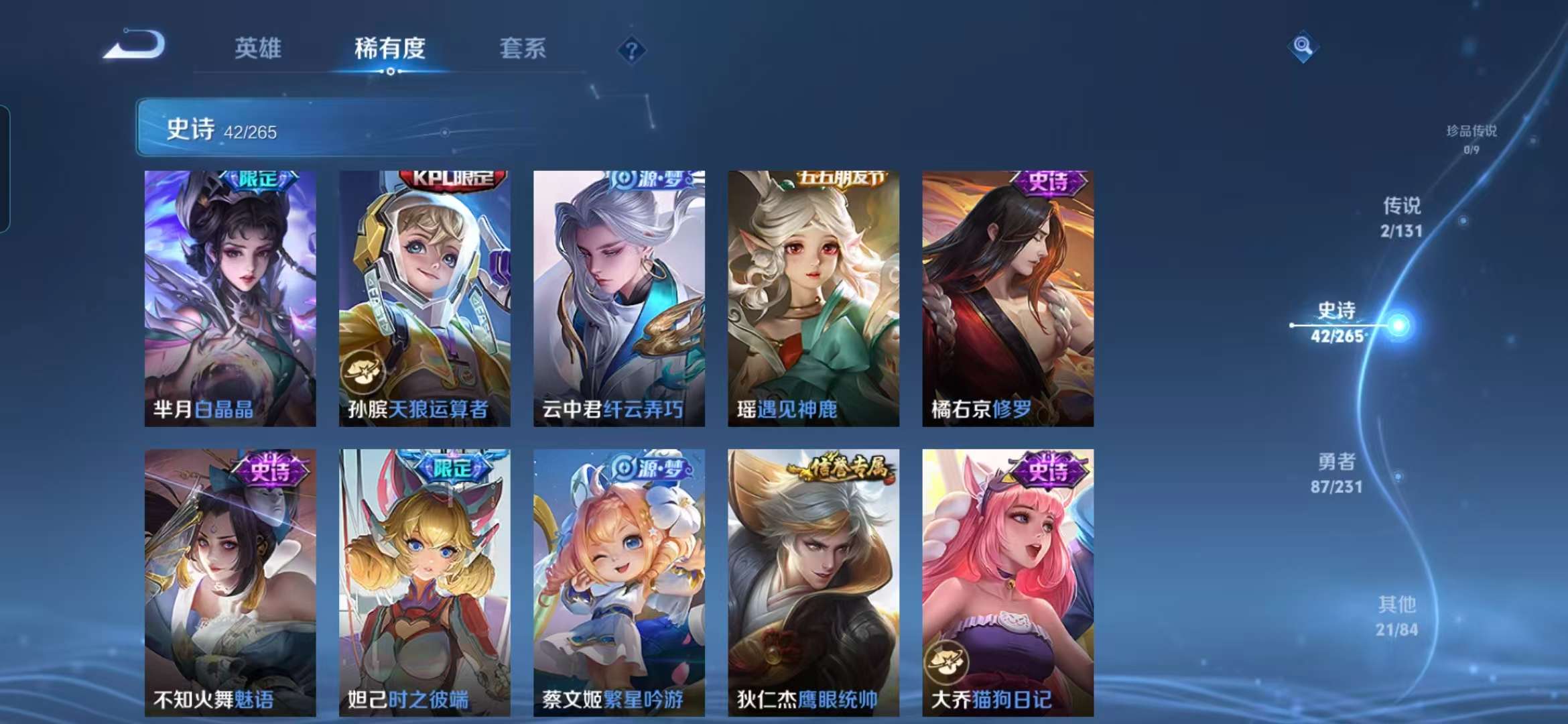Switch to the 英雄 tab
Viewport: 1568px width, 724px height.
259,49
